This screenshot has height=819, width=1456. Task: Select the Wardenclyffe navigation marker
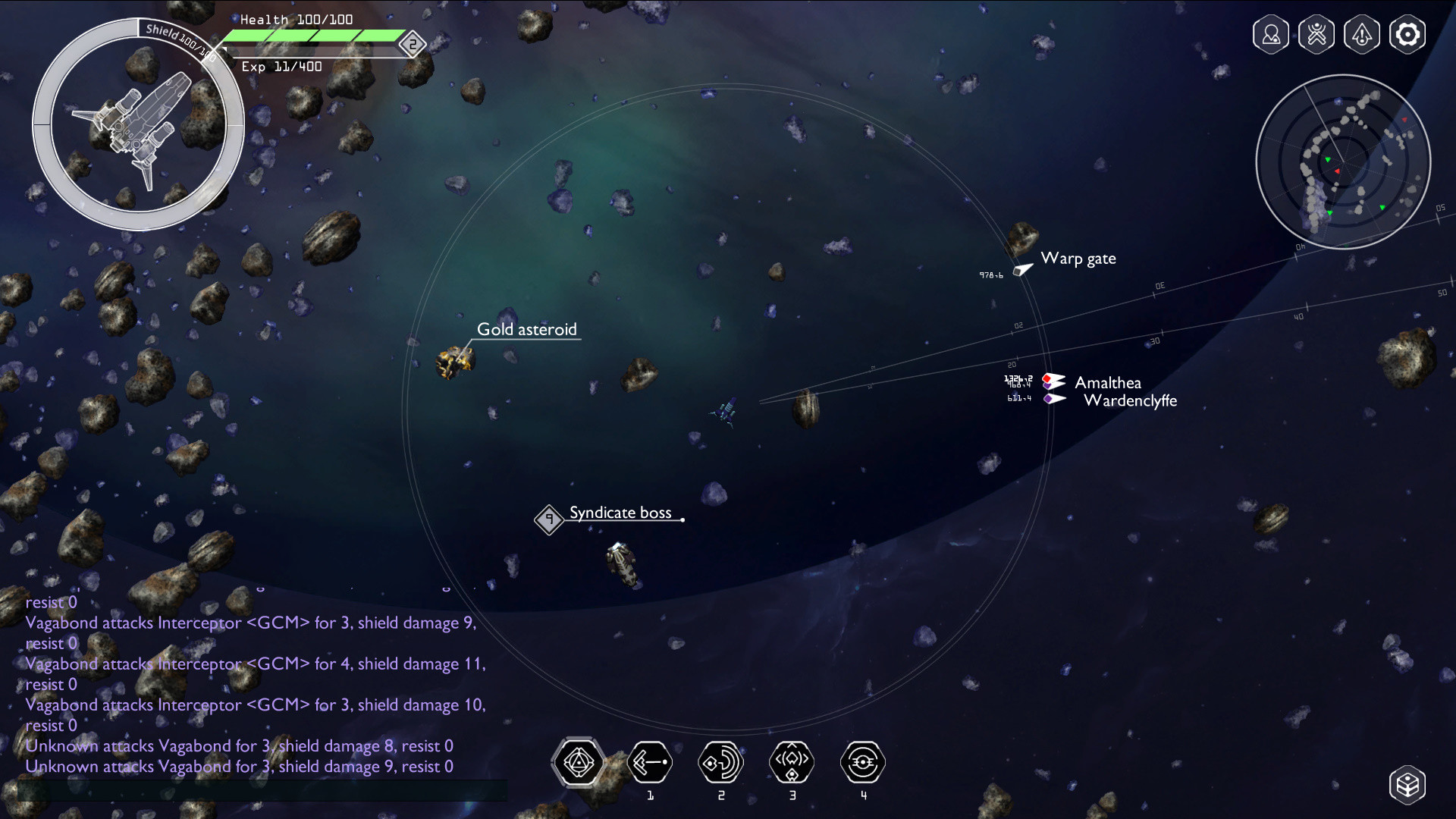pos(1055,399)
